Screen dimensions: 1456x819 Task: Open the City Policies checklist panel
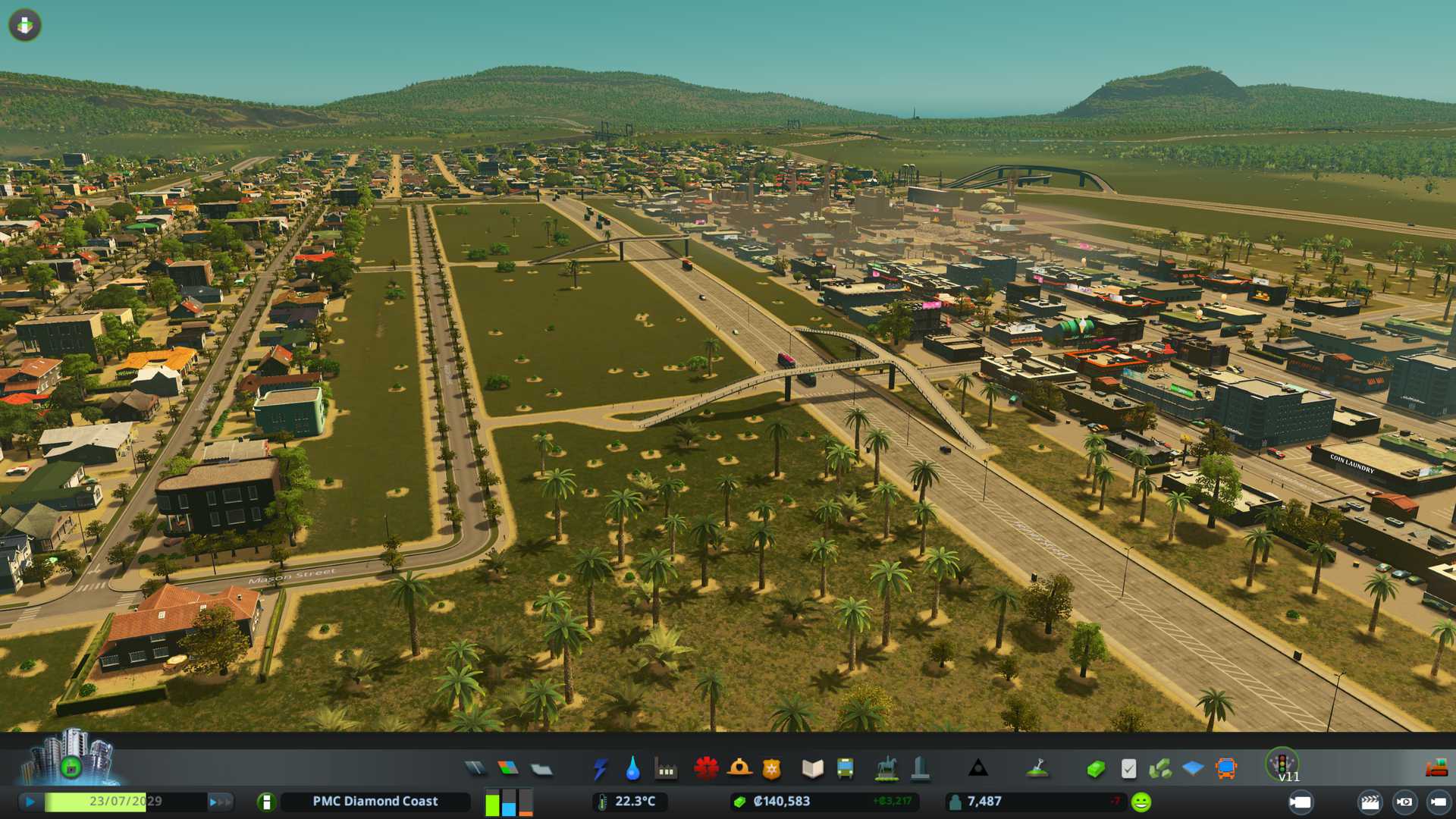click(1128, 769)
